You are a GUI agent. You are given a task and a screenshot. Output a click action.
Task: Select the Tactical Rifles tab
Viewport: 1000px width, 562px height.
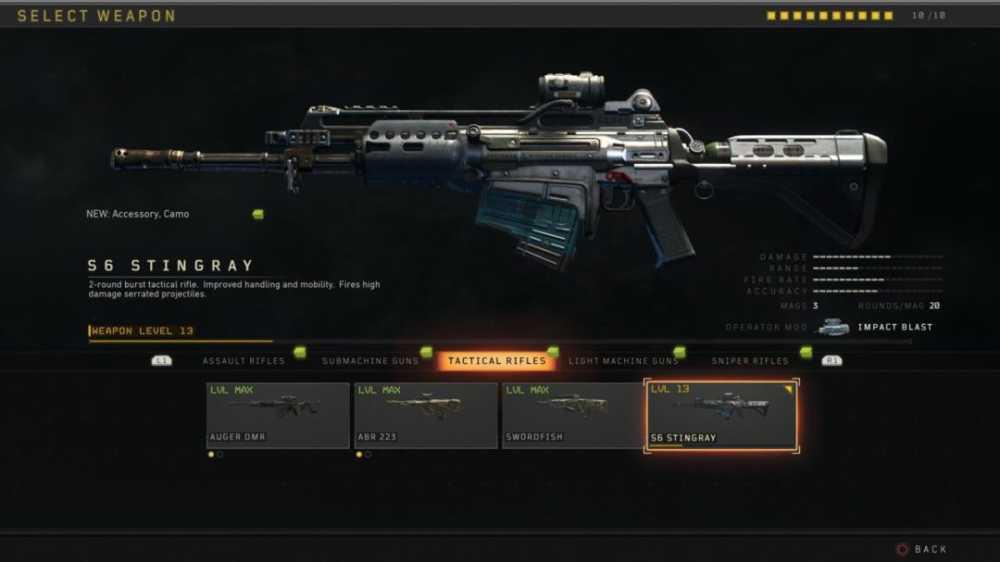click(x=497, y=361)
